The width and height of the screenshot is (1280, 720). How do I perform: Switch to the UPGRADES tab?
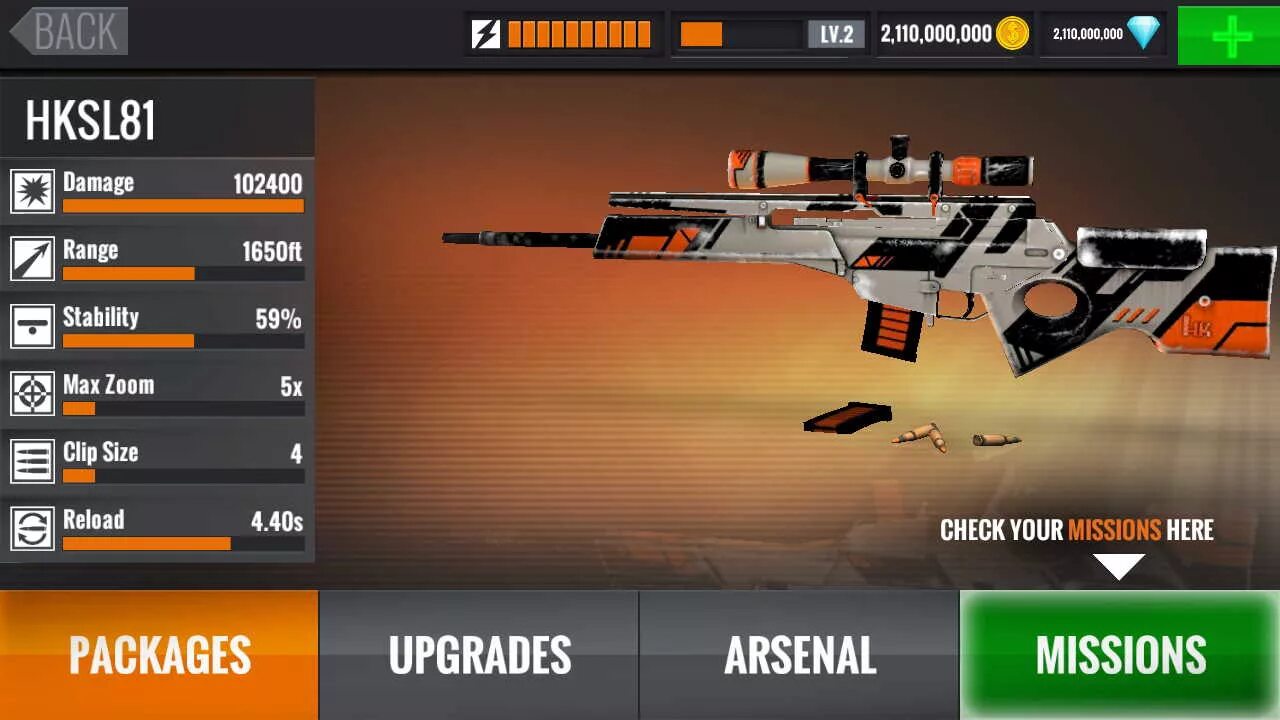pos(479,655)
